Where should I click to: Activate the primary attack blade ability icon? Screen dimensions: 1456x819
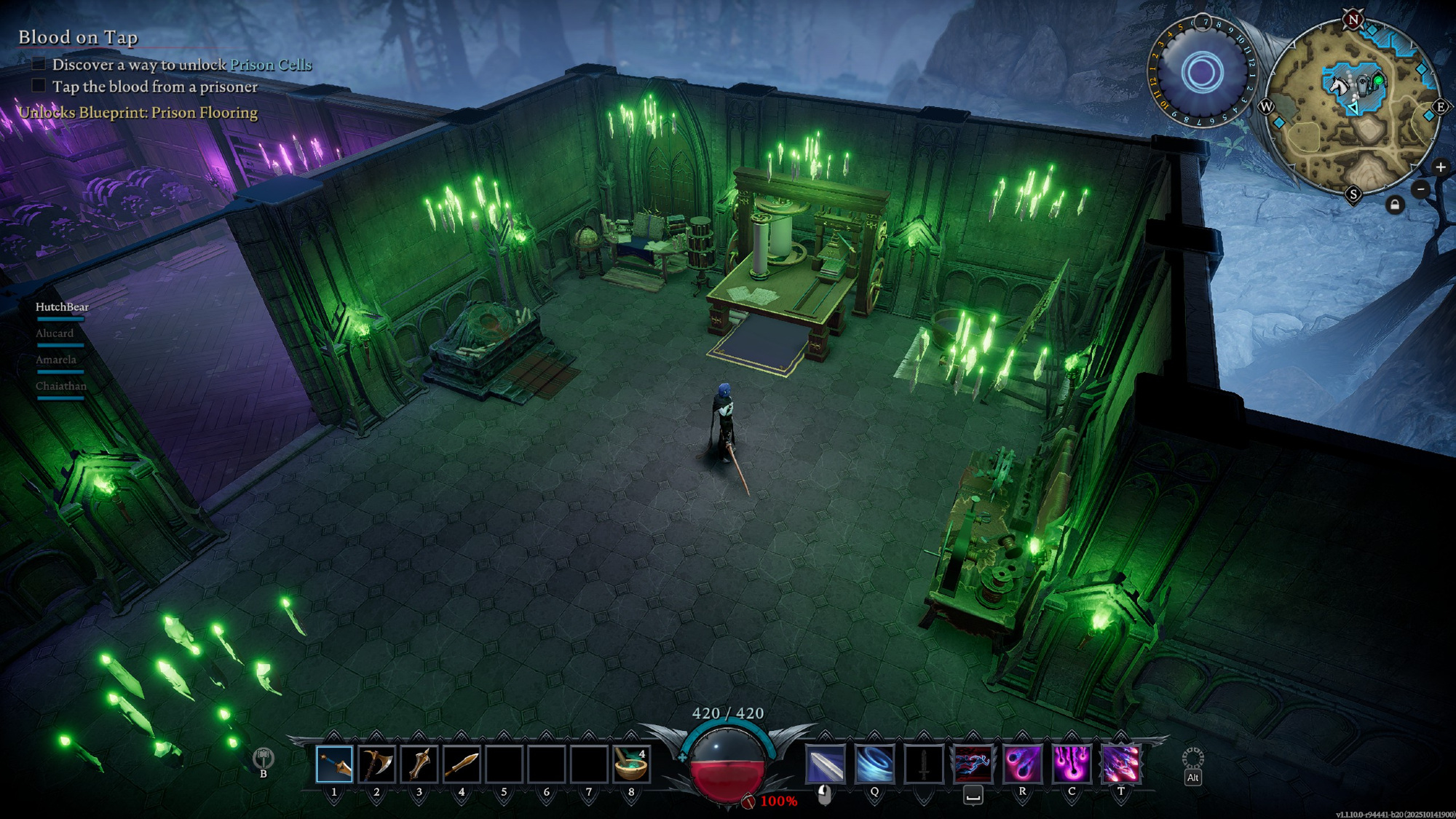point(826,764)
